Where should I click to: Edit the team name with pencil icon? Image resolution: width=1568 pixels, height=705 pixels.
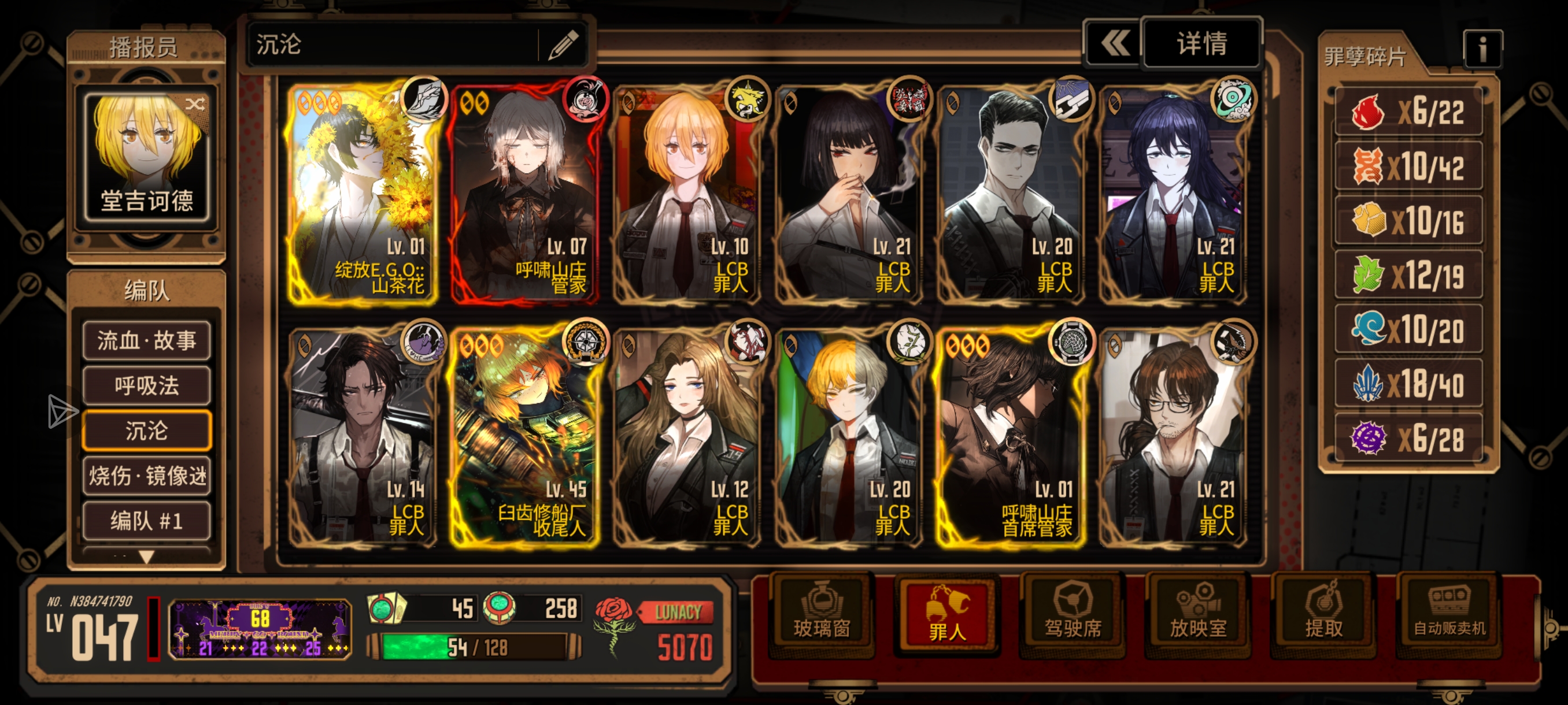(563, 45)
